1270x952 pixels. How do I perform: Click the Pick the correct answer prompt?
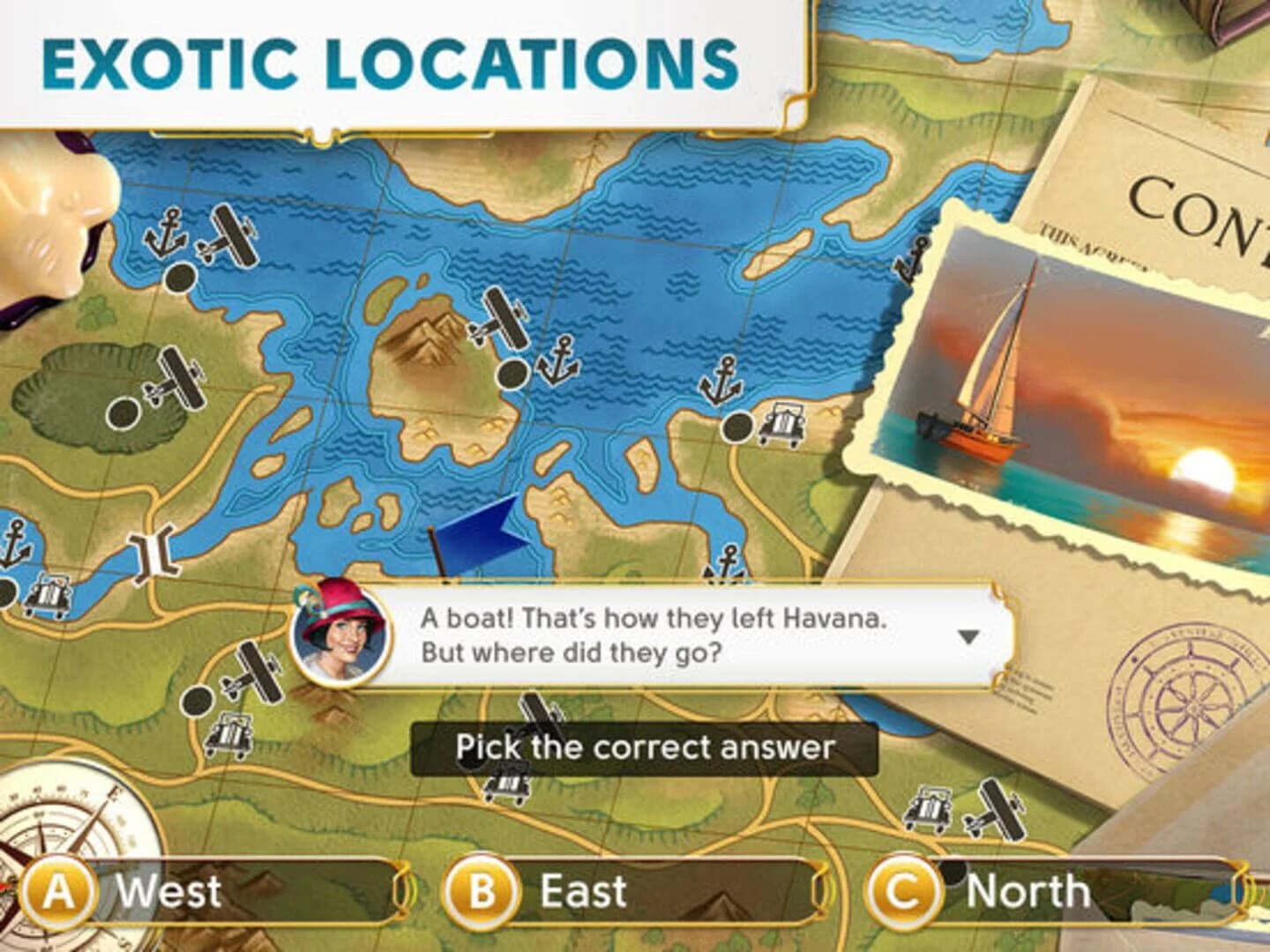[646, 747]
